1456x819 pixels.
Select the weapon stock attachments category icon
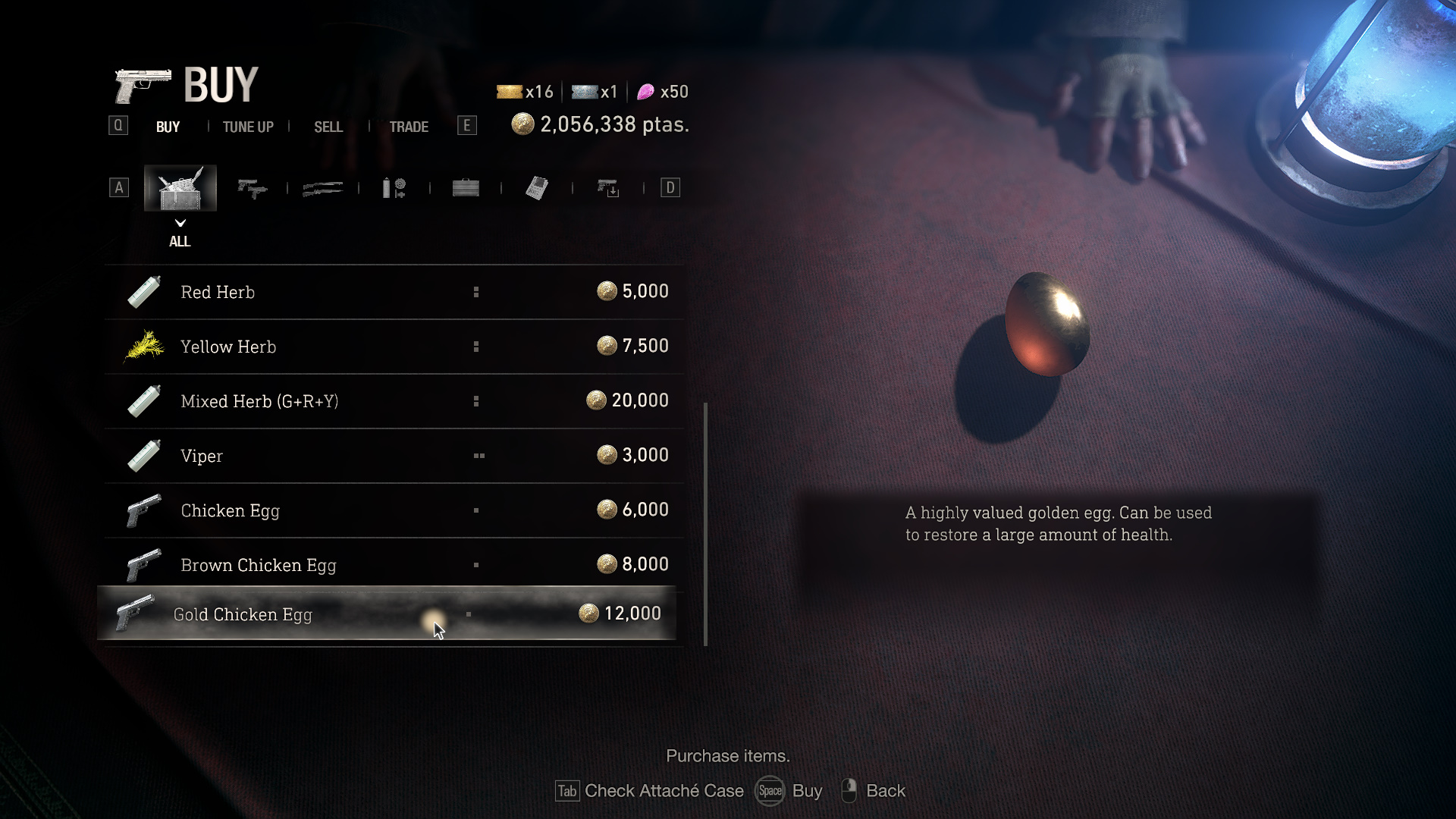(607, 187)
